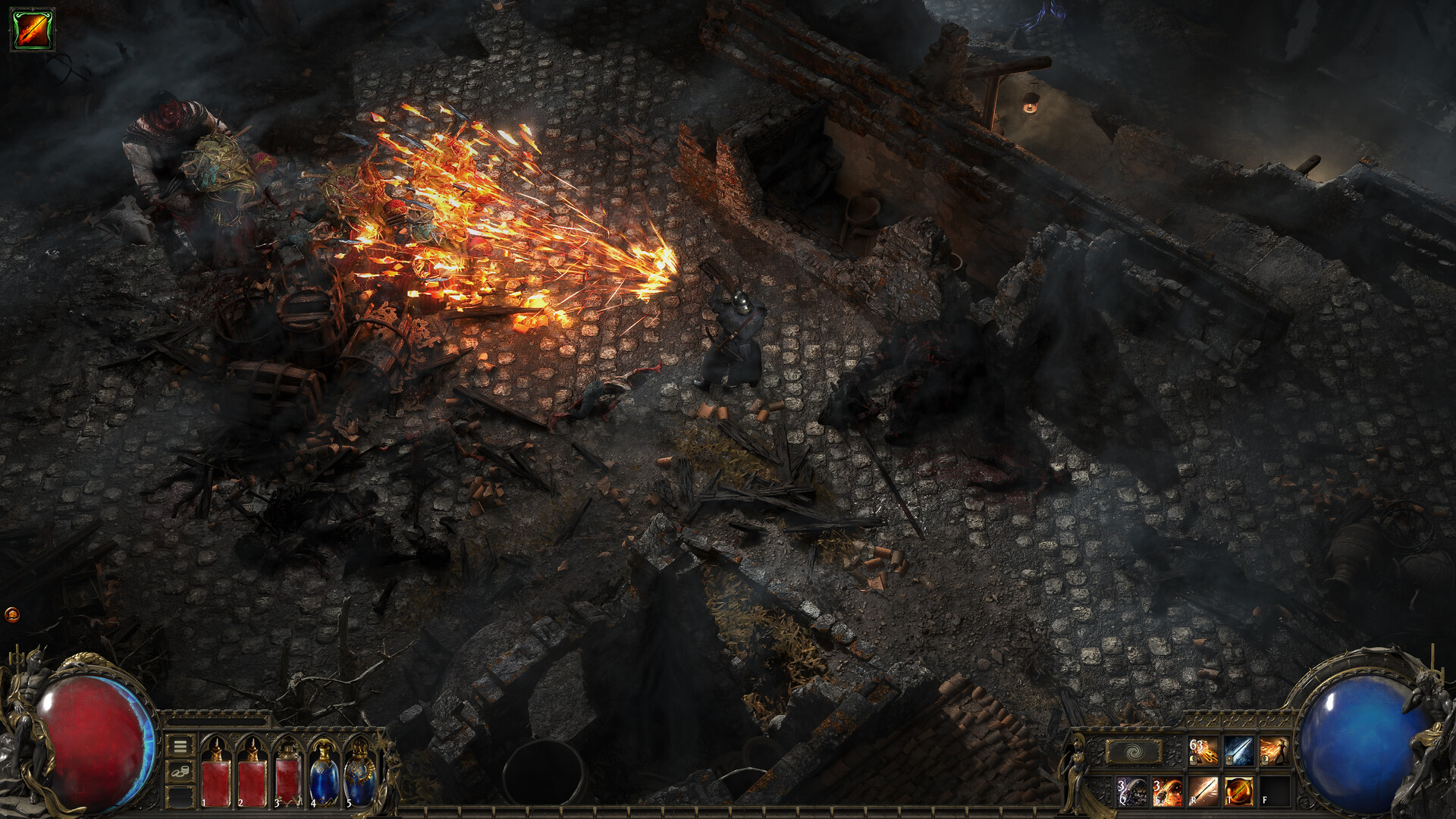Click the green-framed fiery spear buff icon top-left
Screen dimensions: 1456x819
tap(32, 30)
